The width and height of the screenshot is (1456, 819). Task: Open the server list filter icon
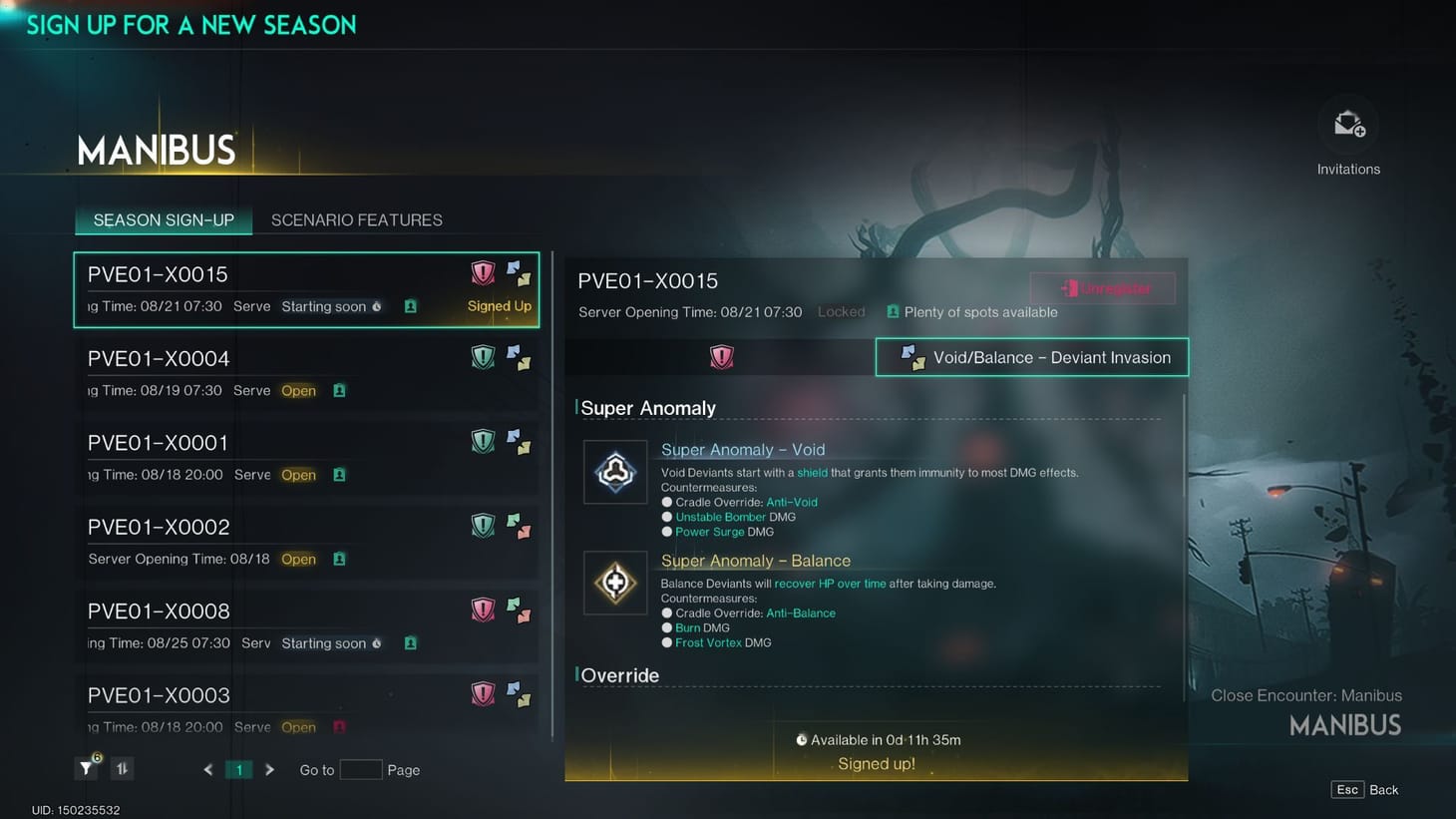click(86, 768)
